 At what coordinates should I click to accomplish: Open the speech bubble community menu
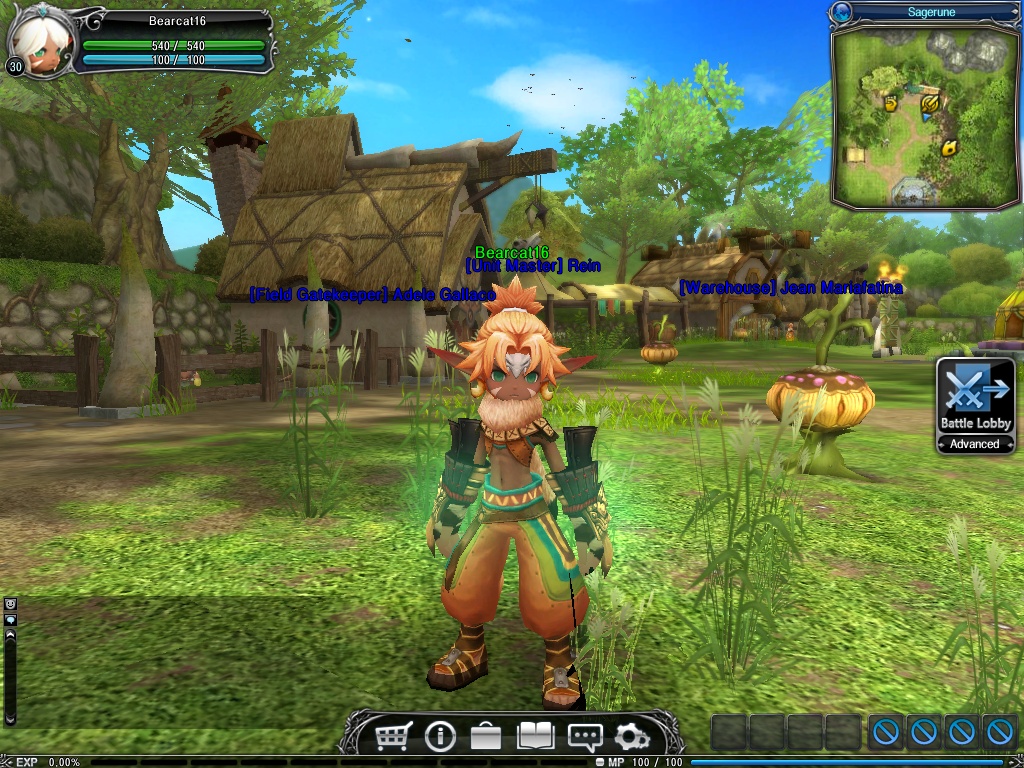point(584,737)
